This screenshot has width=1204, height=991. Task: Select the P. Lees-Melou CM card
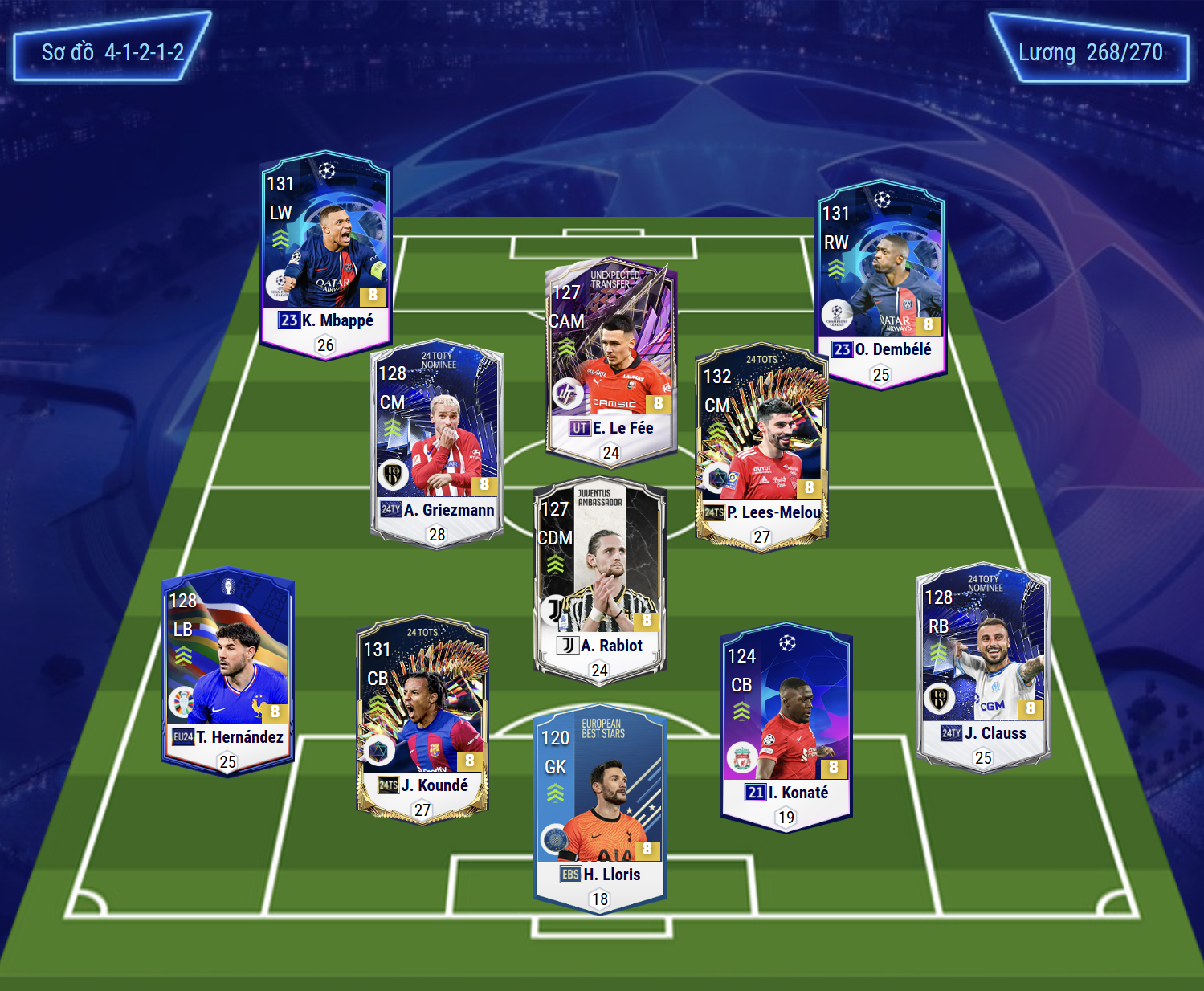(761, 447)
